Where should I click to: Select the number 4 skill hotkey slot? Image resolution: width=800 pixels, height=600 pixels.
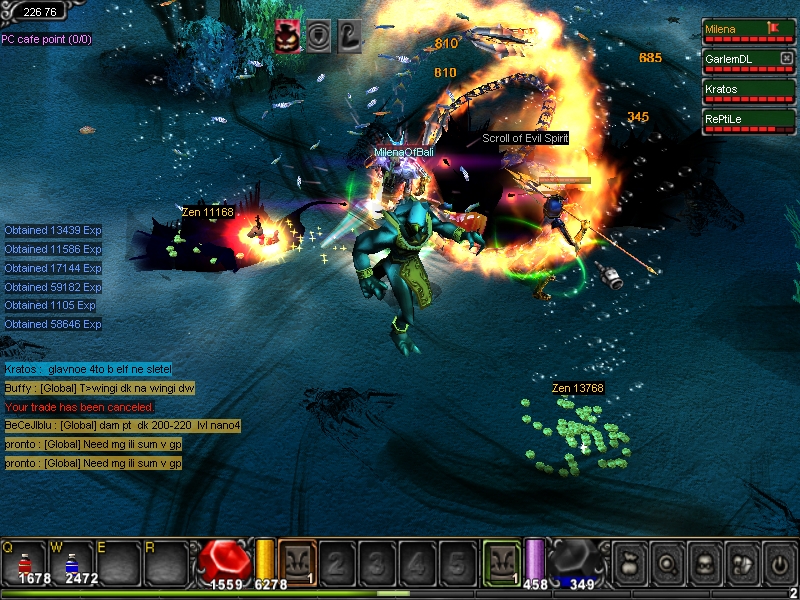pyautogui.click(x=416, y=563)
